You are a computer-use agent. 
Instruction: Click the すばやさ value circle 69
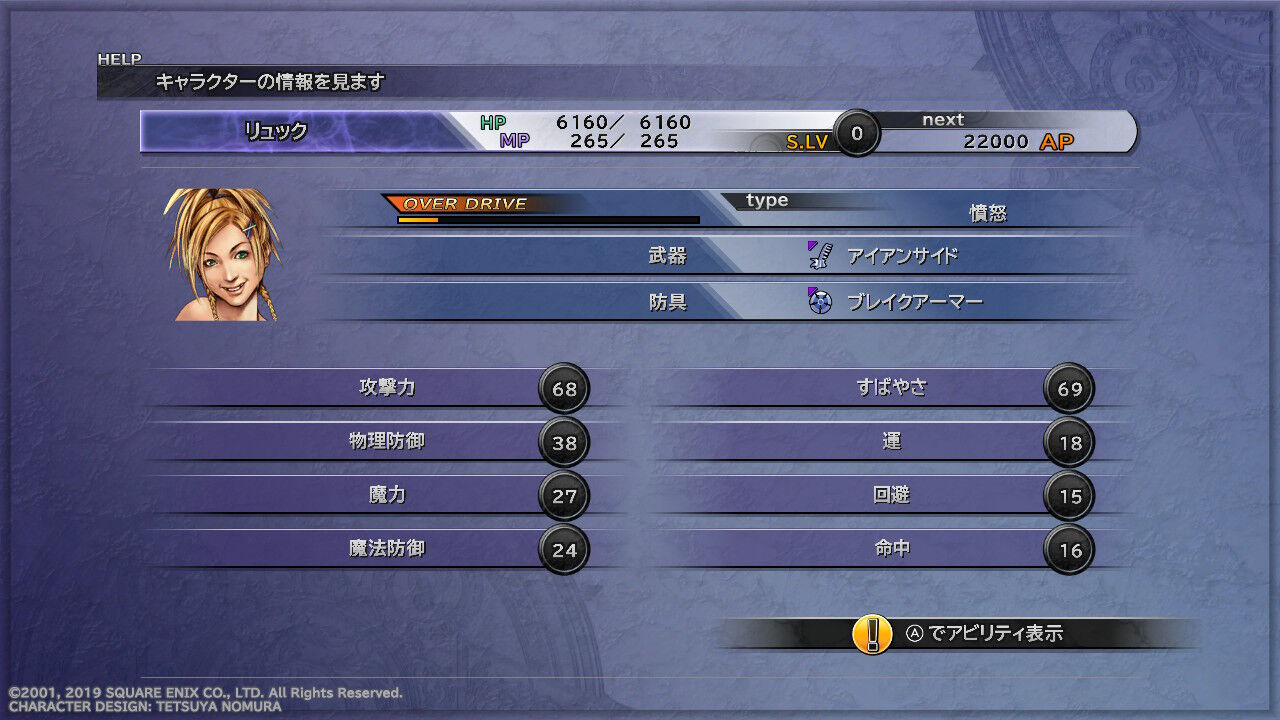click(x=1071, y=388)
